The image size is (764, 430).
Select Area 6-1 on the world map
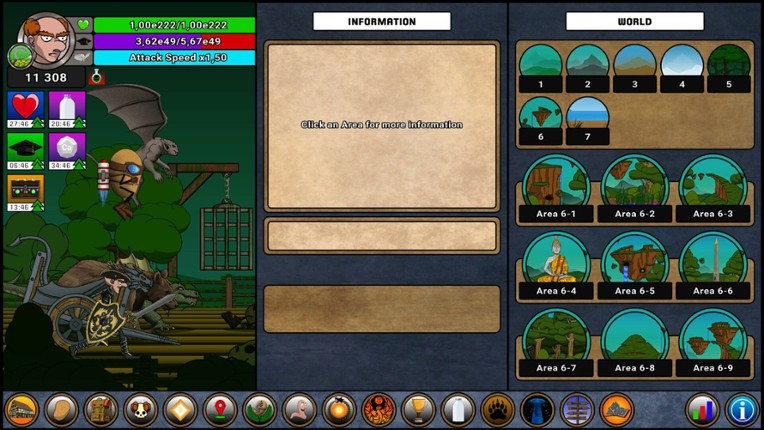coord(554,187)
